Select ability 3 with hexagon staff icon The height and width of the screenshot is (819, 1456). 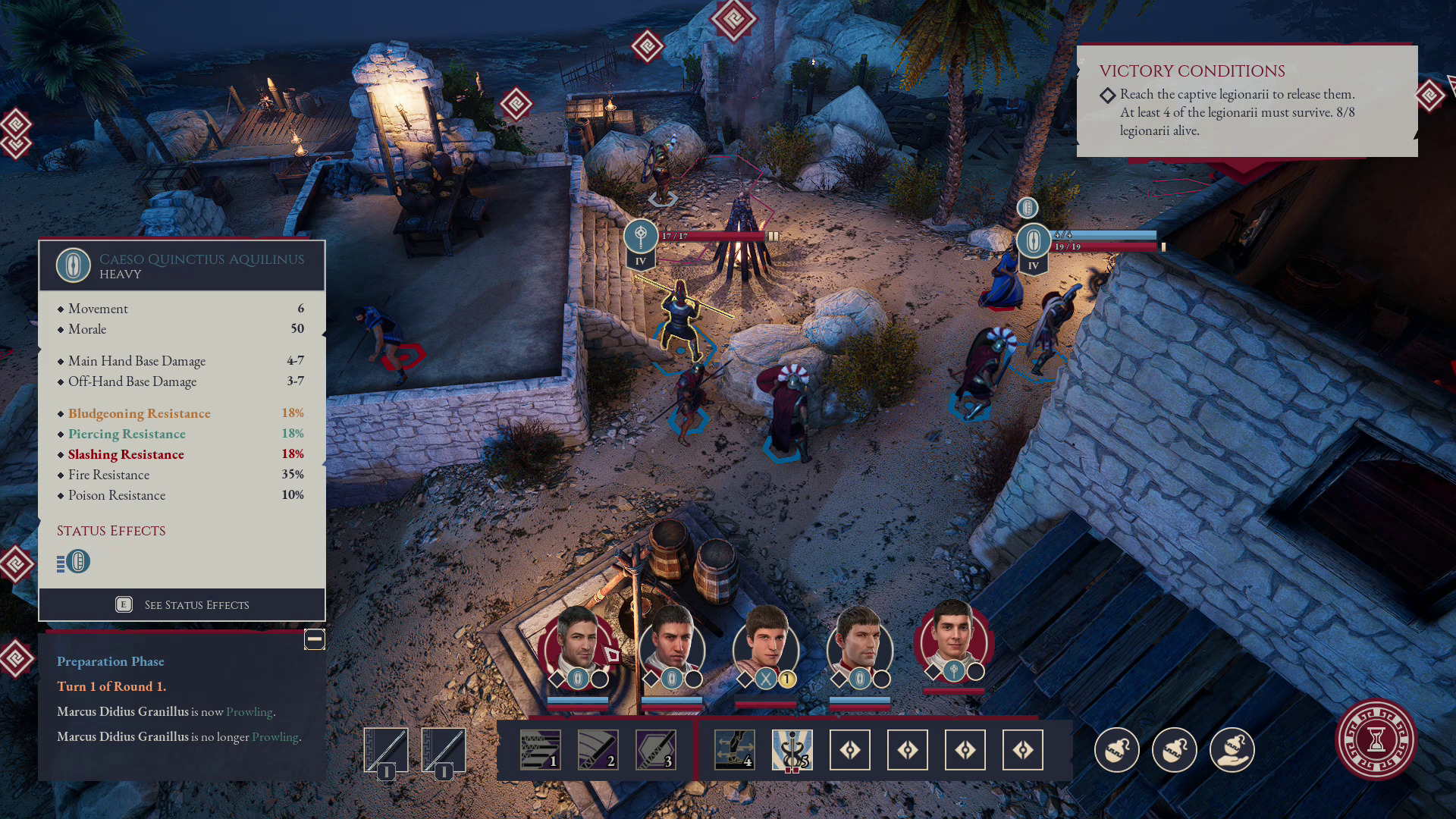click(x=655, y=750)
